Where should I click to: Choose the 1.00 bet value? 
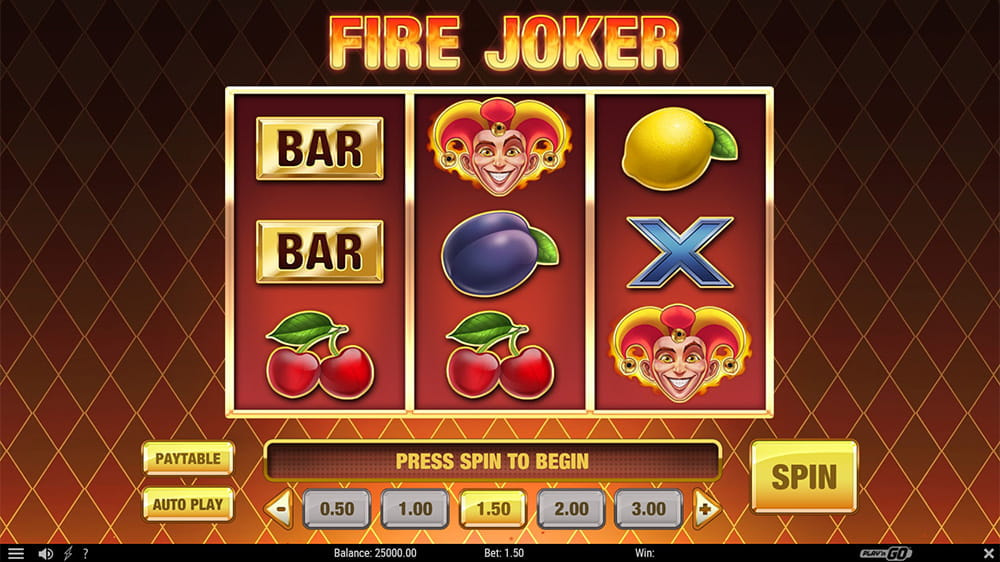pyautogui.click(x=414, y=508)
